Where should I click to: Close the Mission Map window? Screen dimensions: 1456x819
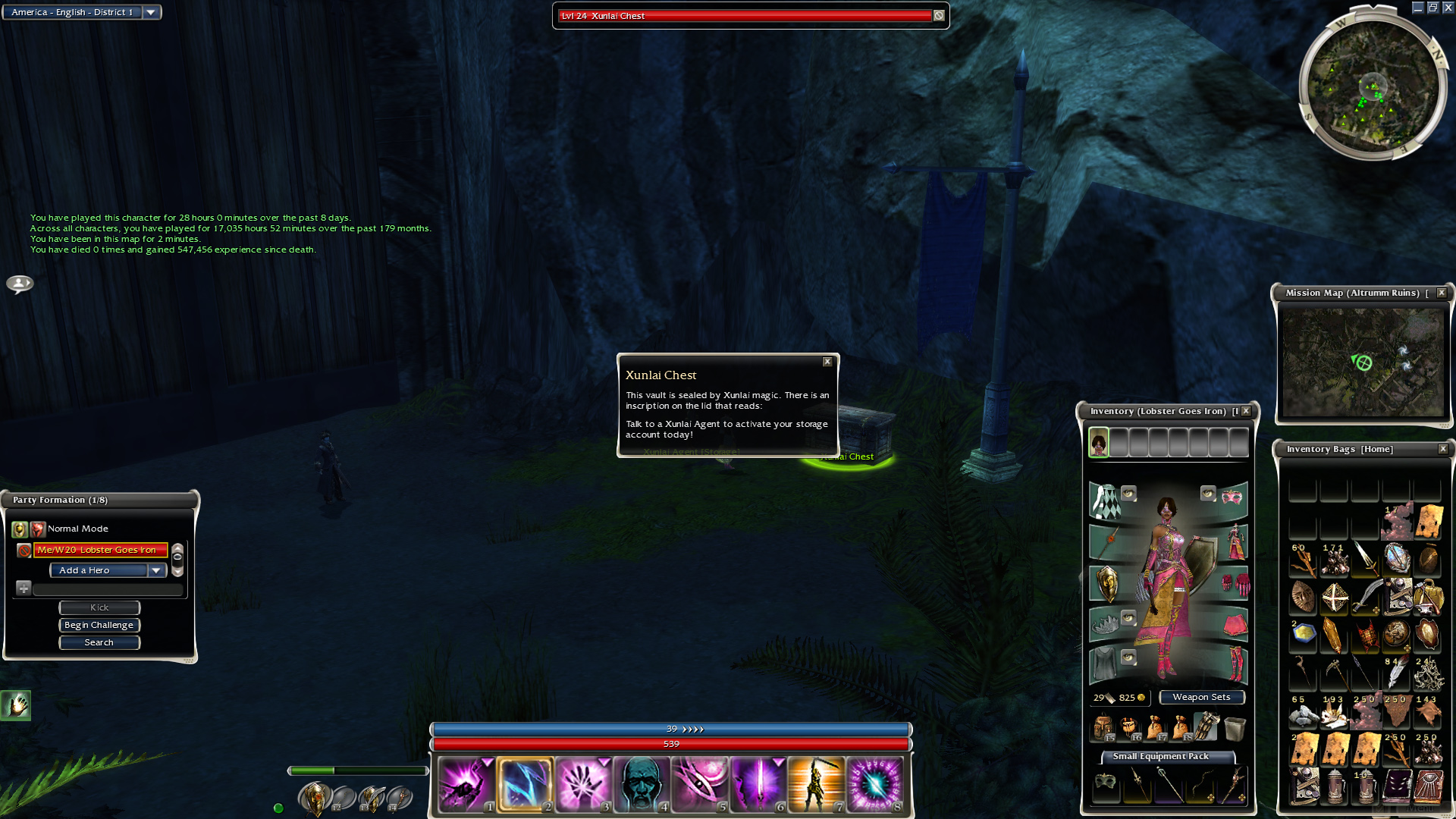pyautogui.click(x=1442, y=293)
